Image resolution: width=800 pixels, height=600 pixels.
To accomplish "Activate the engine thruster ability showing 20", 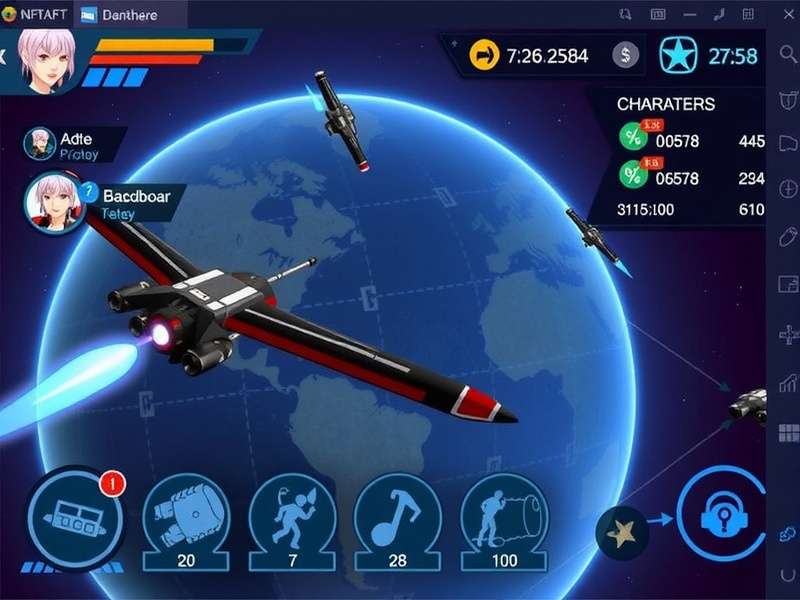I will pos(184,514).
